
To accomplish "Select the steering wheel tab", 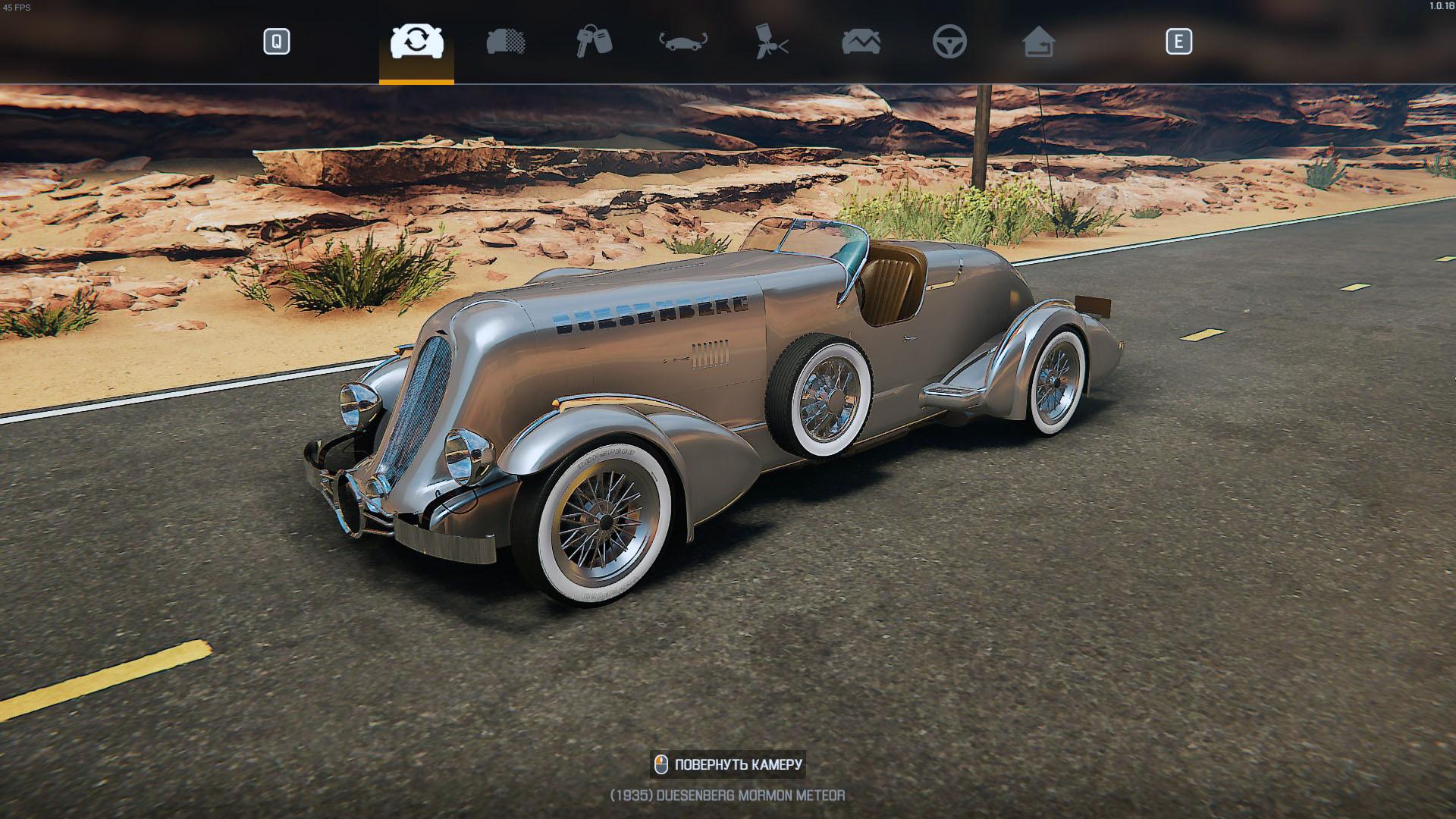I will tap(949, 42).
